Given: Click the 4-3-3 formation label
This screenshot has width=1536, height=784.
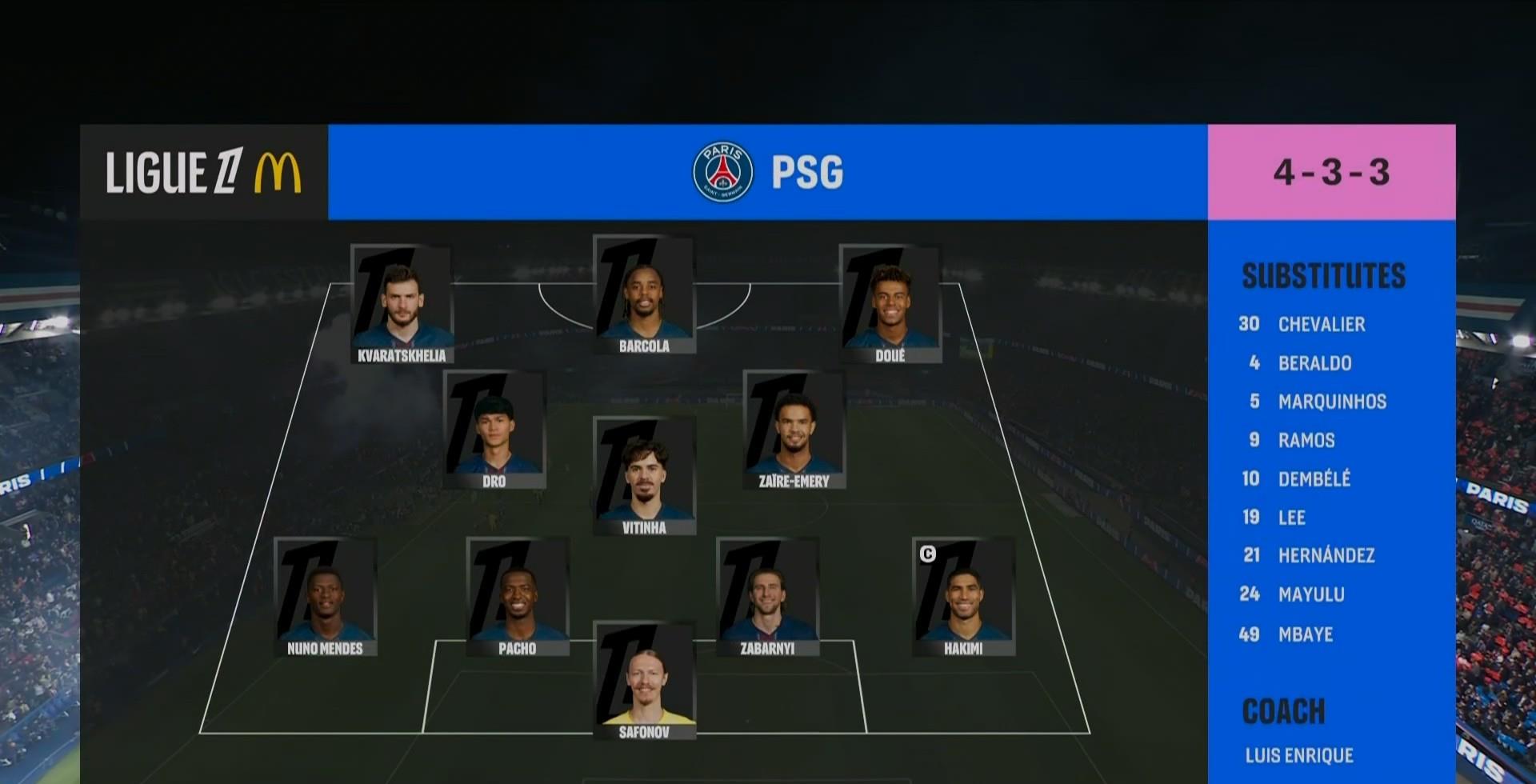Looking at the screenshot, I should (x=1331, y=172).
